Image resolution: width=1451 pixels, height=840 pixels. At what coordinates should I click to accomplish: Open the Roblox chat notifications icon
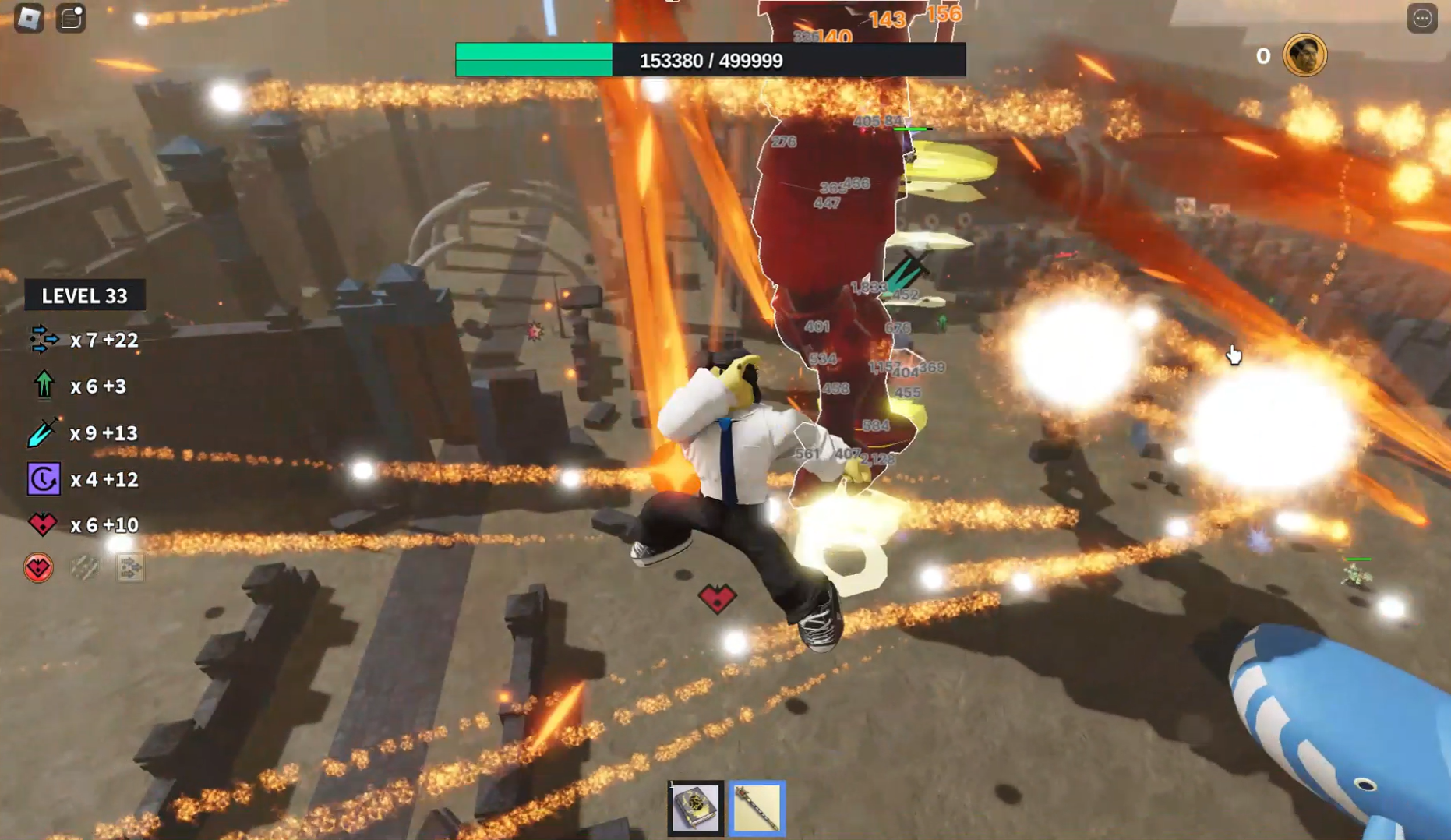pyautogui.click(x=71, y=18)
